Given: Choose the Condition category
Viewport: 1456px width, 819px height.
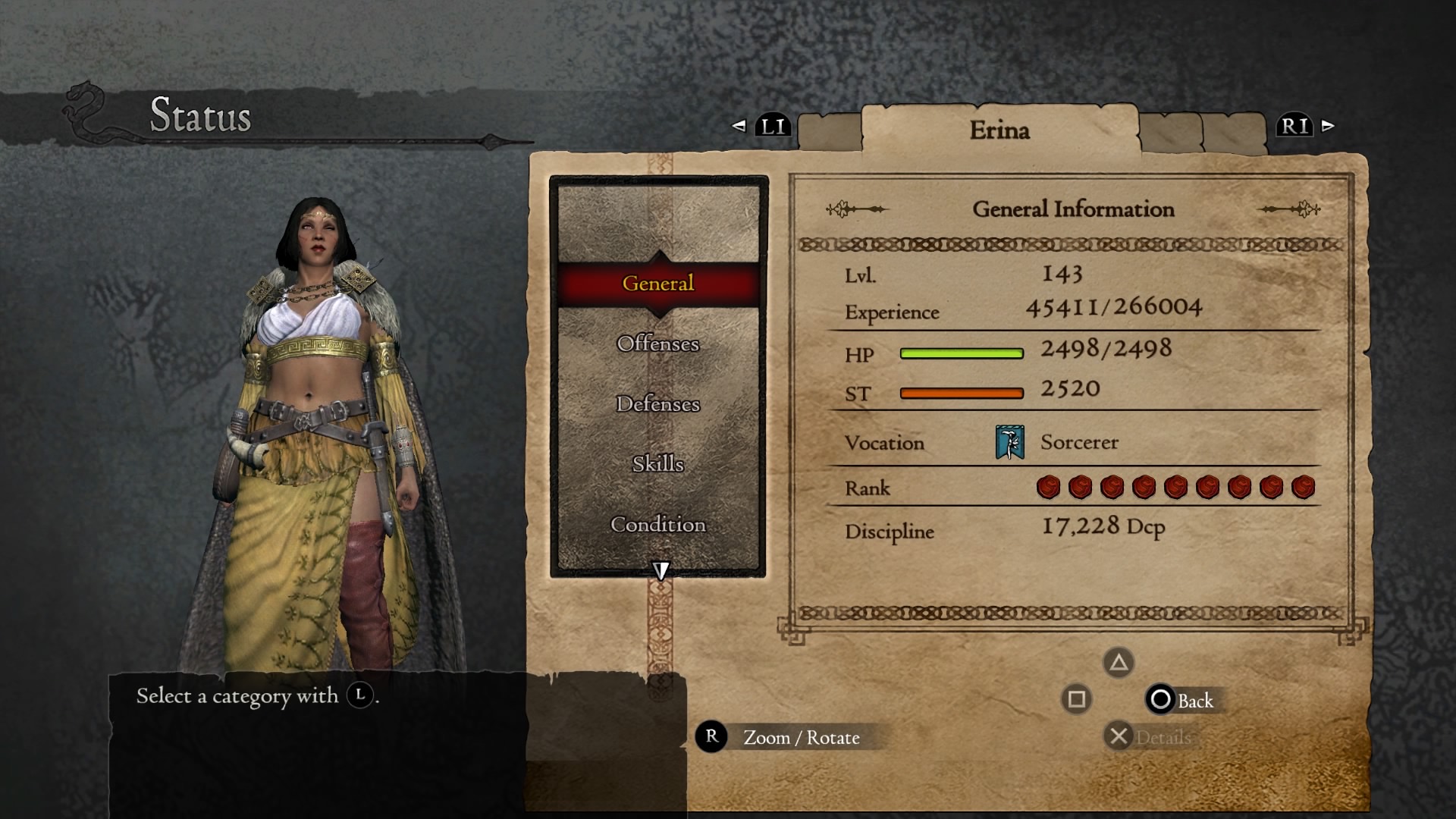Looking at the screenshot, I should point(657,524).
